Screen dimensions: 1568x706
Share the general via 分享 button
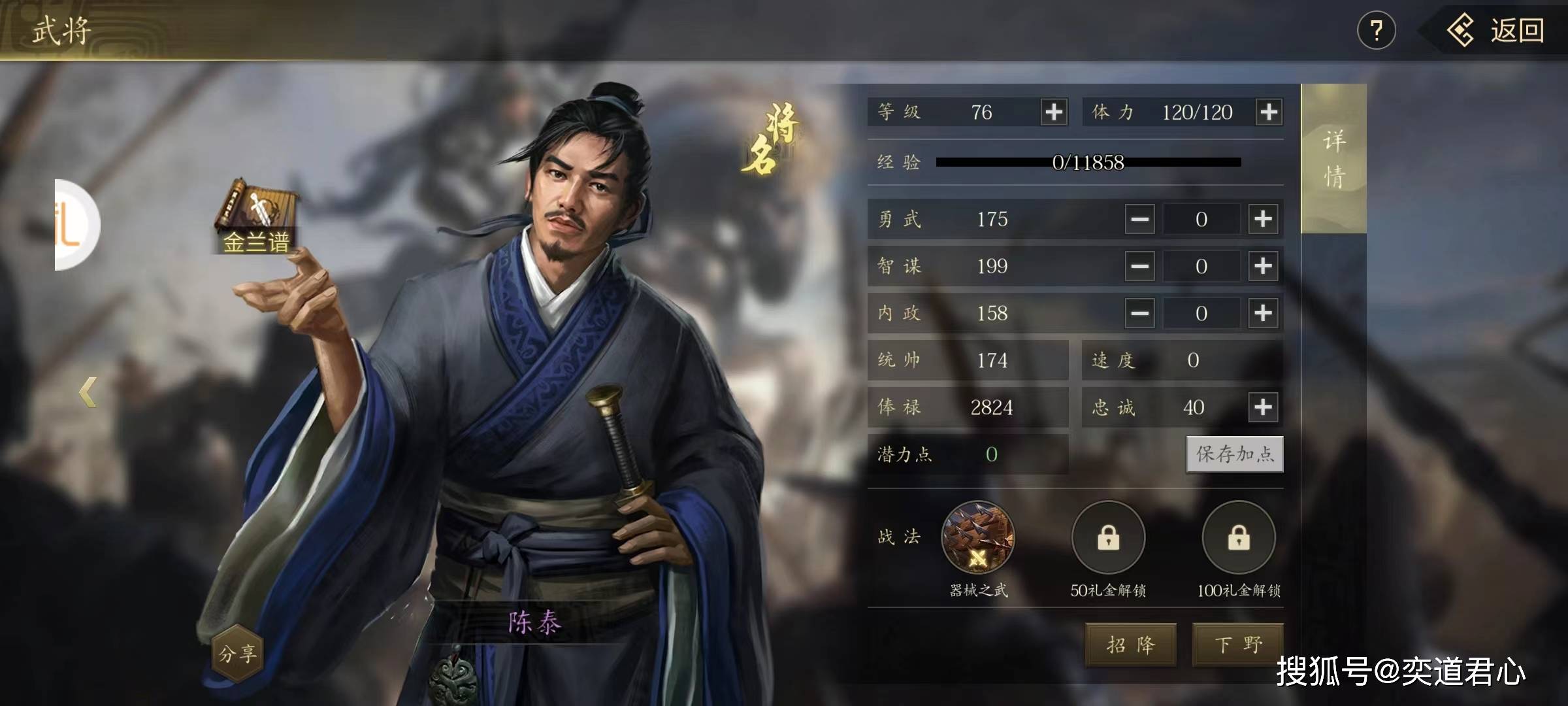click(238, 653)
